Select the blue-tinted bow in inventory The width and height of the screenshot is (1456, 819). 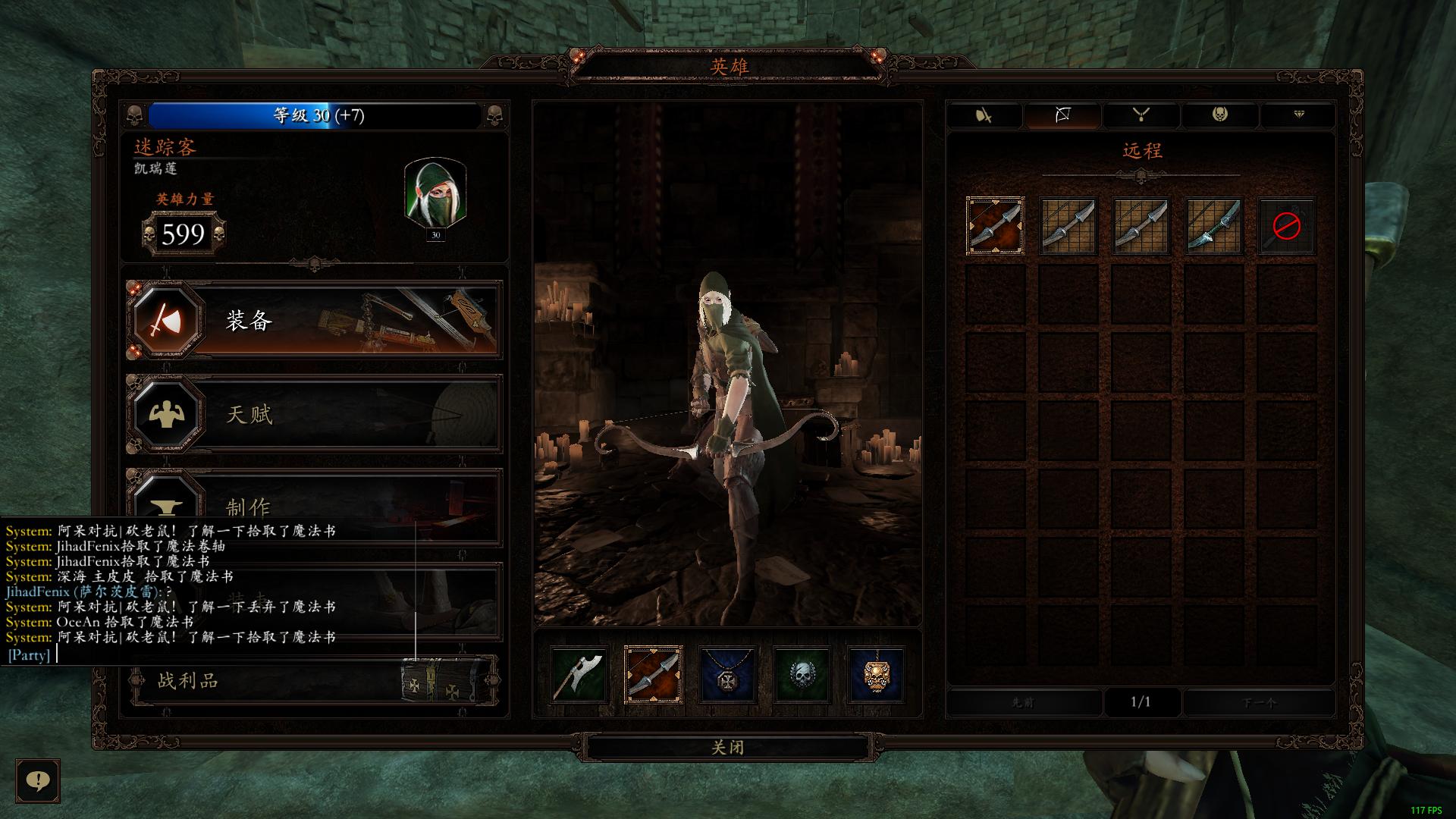pyautogui.click(x=1213, y=226)
